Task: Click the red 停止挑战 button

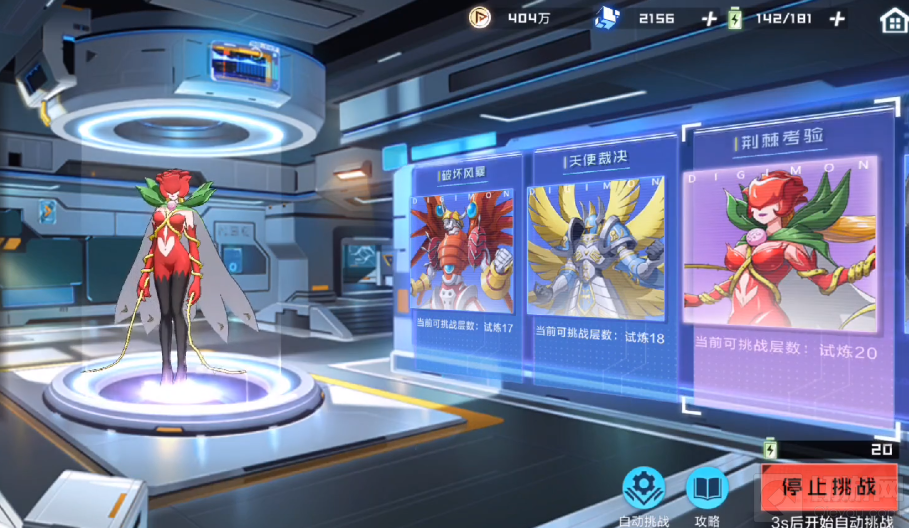Action: 828,487
